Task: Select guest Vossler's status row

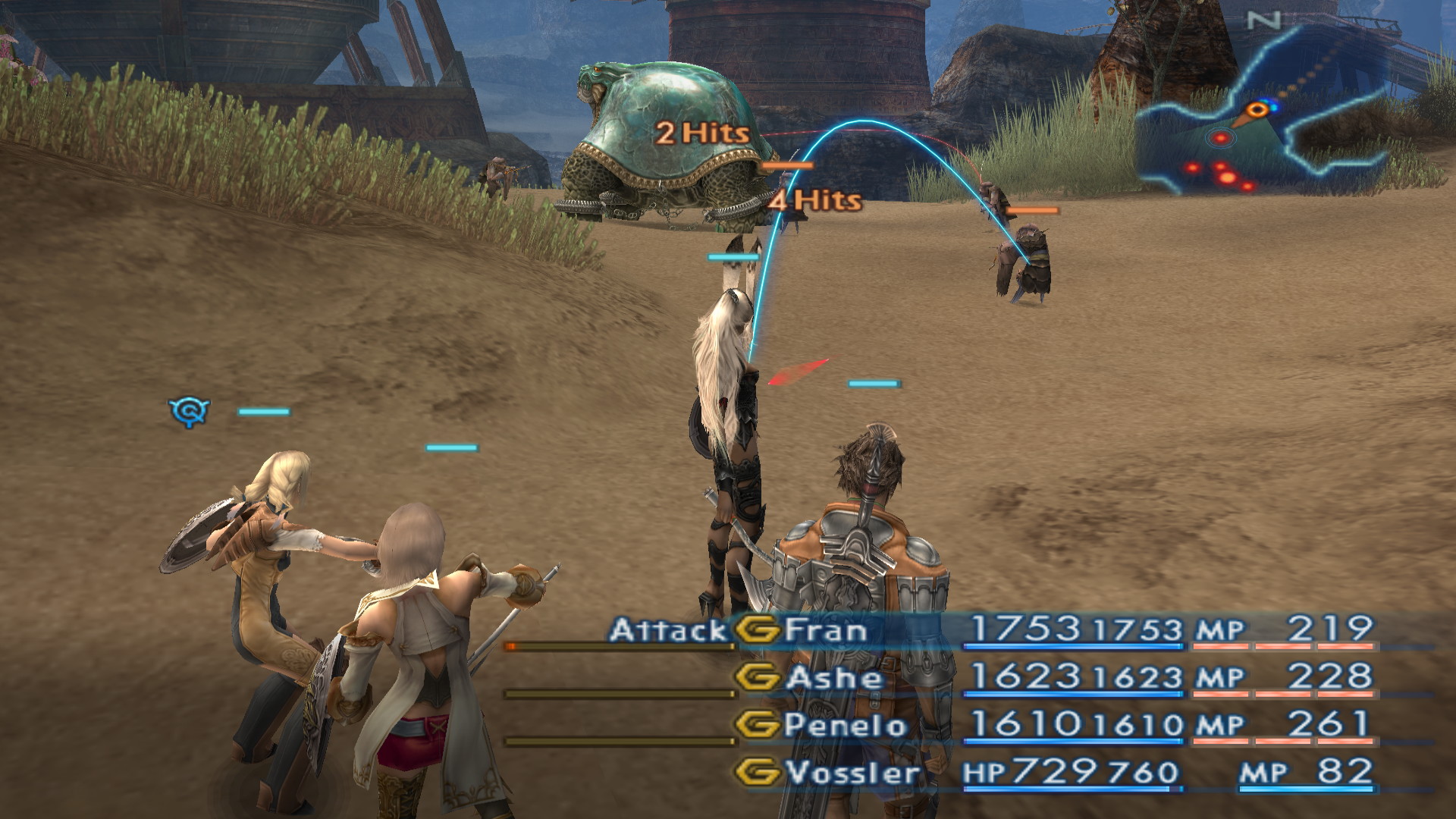Action: click(852, 773)
